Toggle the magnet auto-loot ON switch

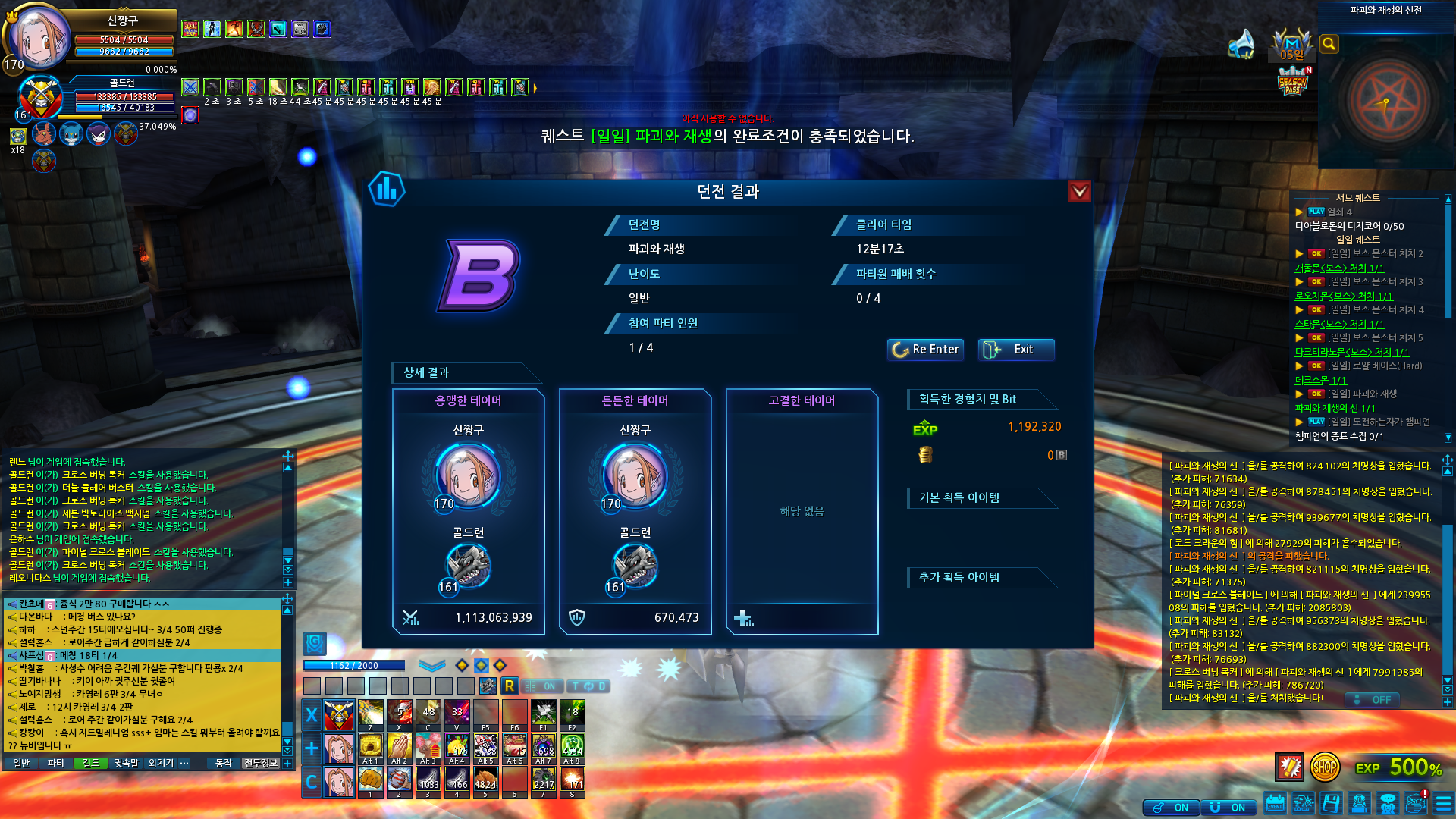[1228, 808]
